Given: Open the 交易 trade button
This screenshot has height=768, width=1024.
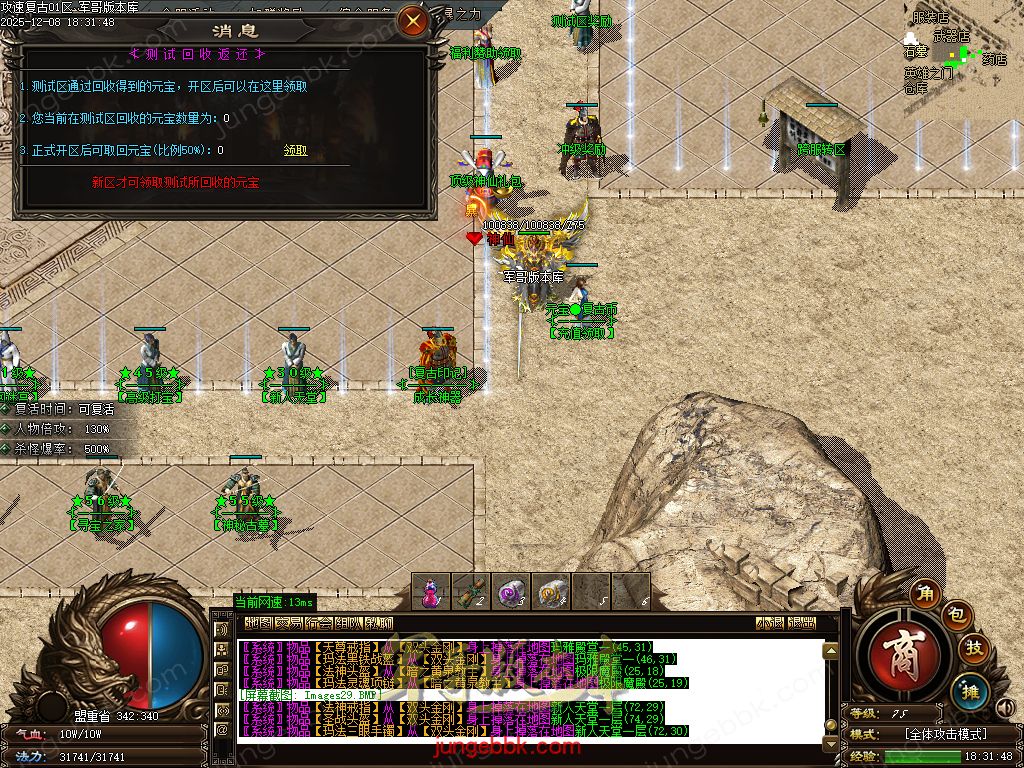Looking at the screenshot, I should point(289,623).
